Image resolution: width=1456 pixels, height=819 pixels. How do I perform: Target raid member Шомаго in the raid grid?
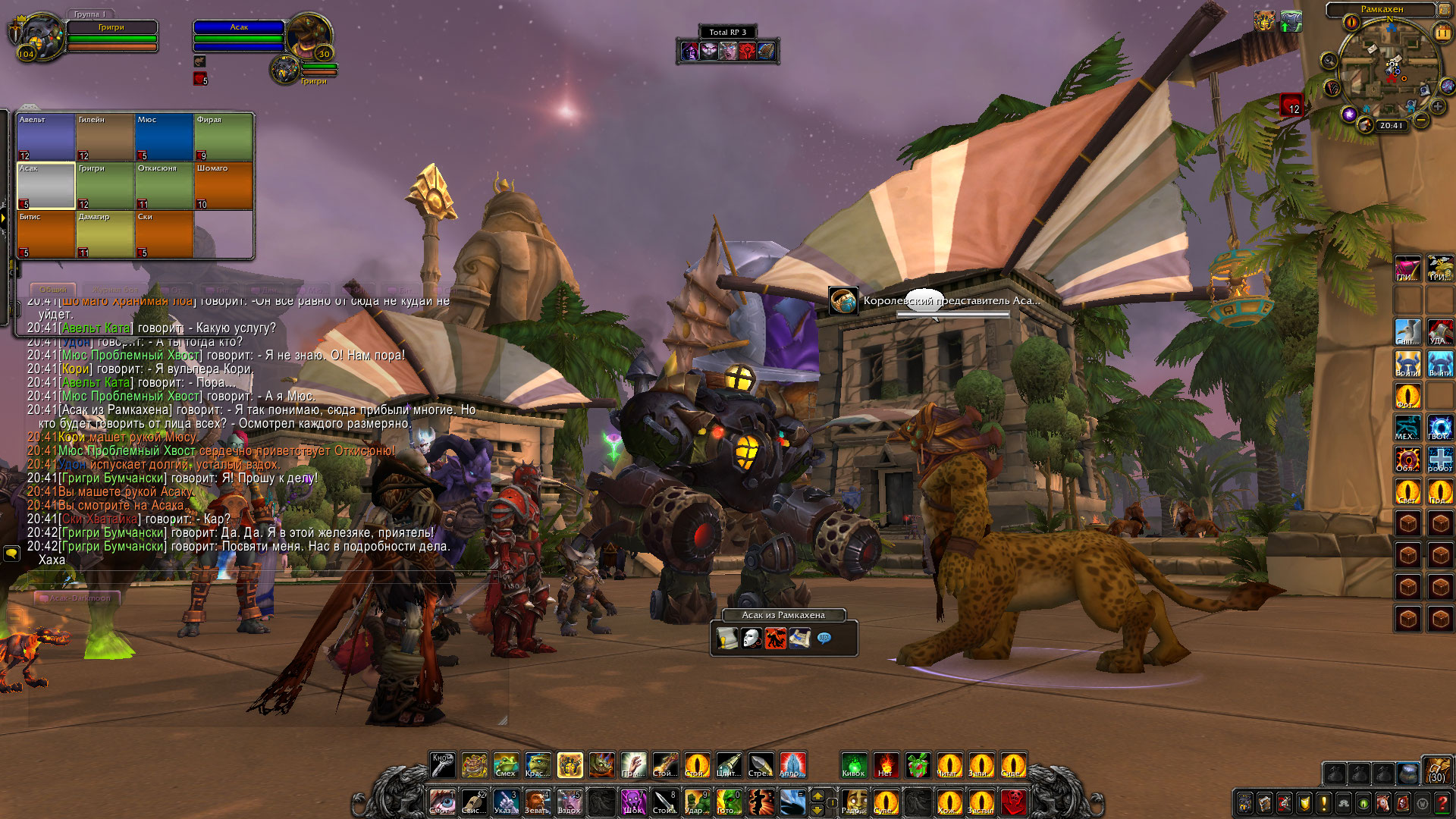(x=223, y=185)
